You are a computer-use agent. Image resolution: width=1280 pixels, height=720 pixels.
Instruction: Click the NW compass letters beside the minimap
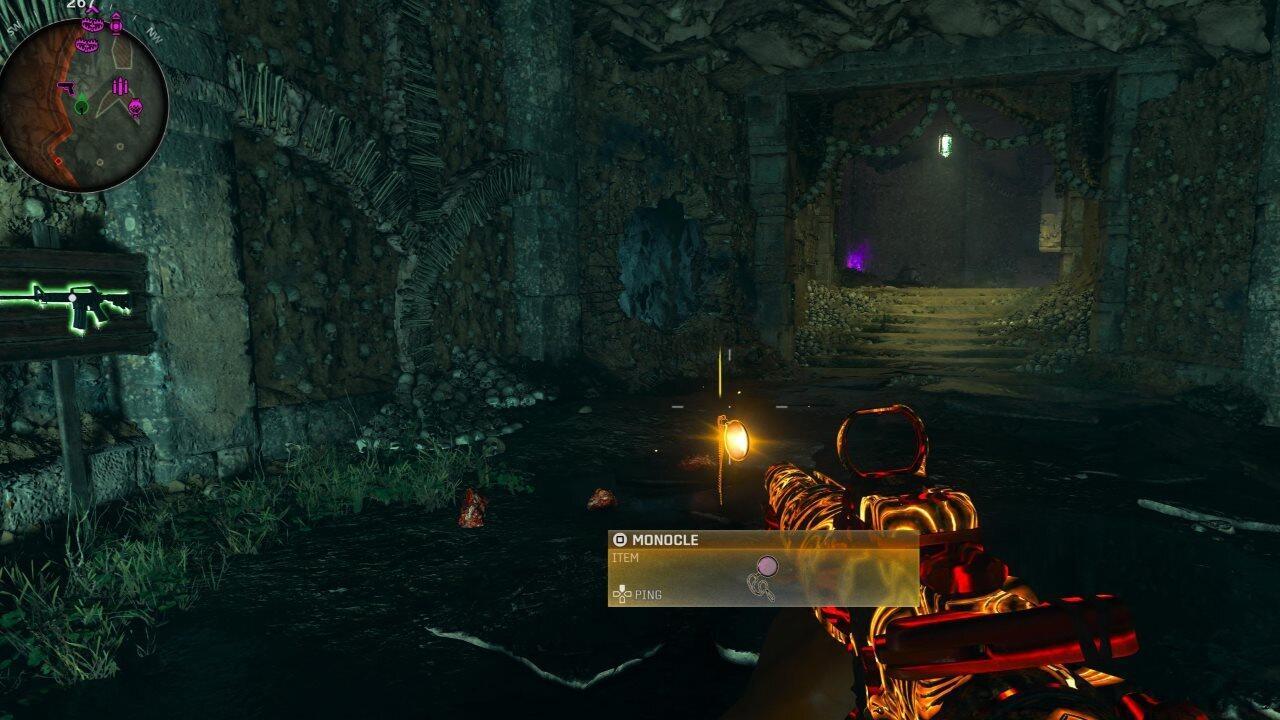coord(155,36)
